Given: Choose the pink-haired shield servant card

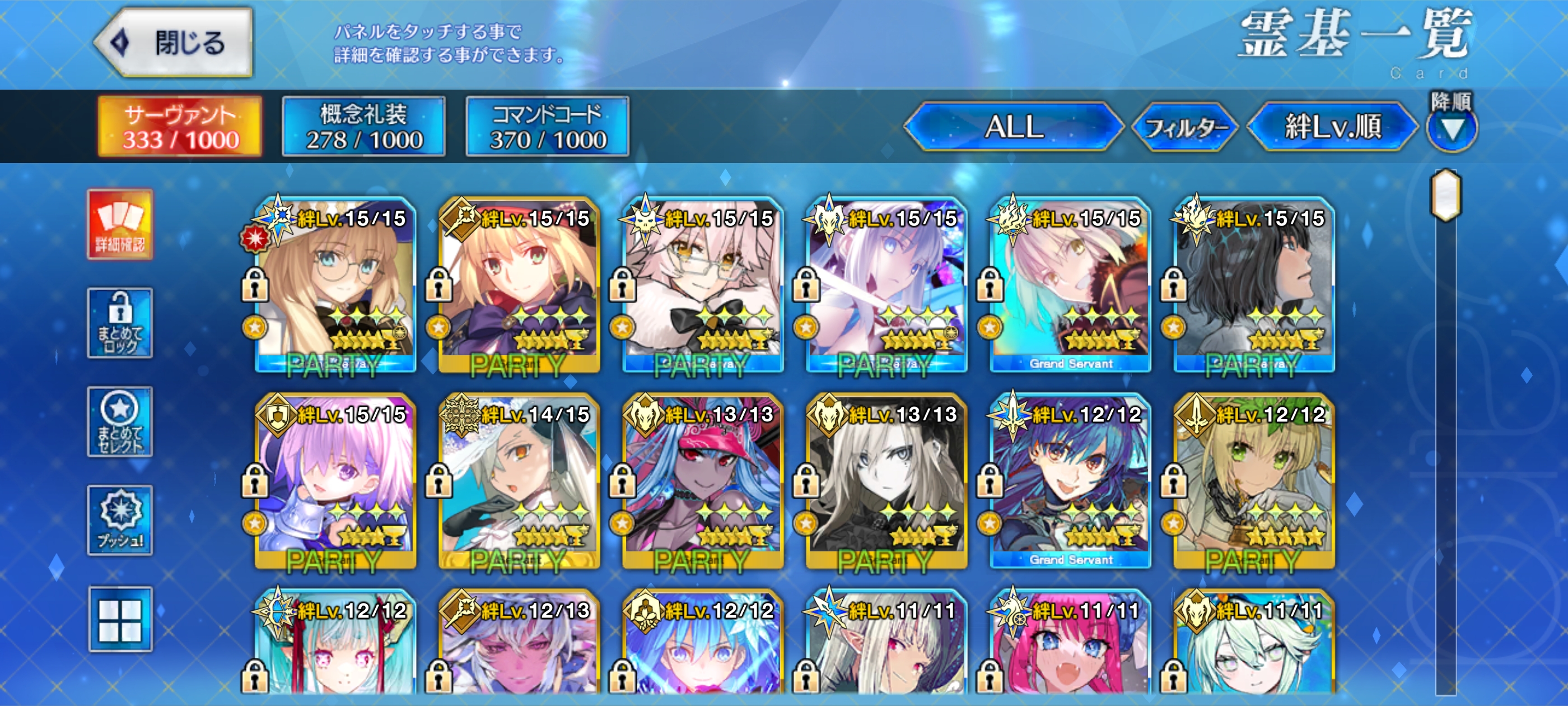Looking at the screenshot, I should (x=335, y=481).
